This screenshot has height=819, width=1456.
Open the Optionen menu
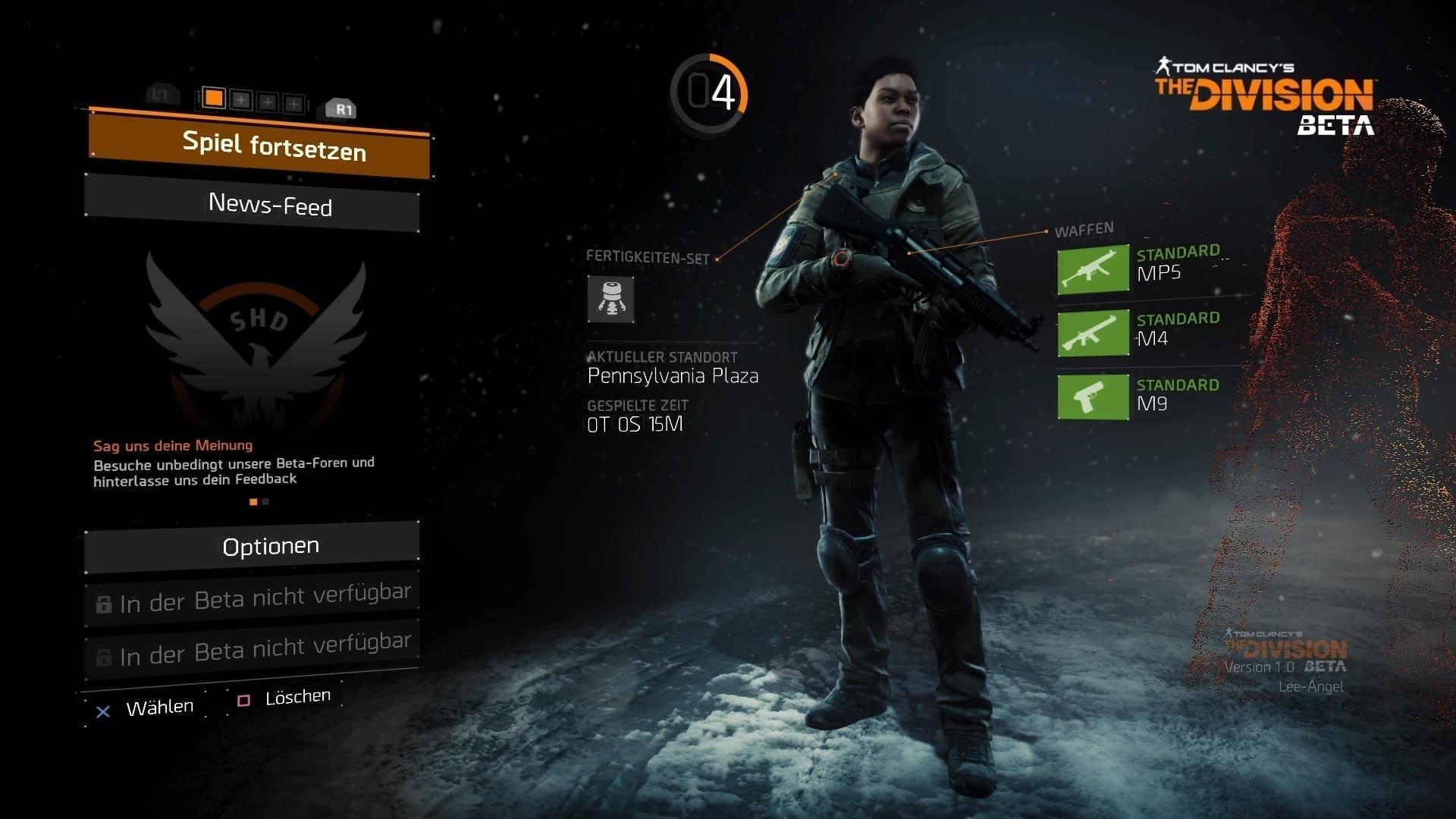tap(253, 546)
